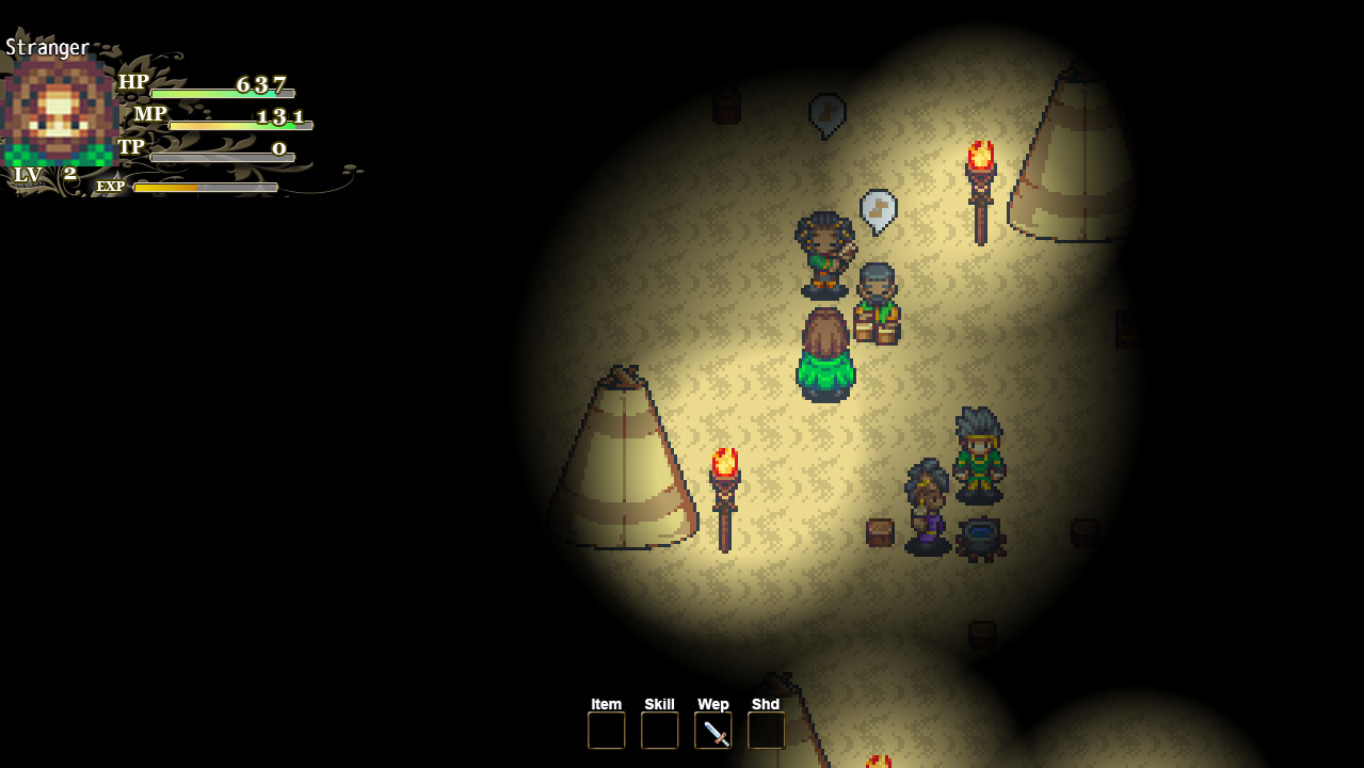This screenshot has height=768, width=1364.
Task: Open the empty Item slot
Action: (x=605, y=730)
